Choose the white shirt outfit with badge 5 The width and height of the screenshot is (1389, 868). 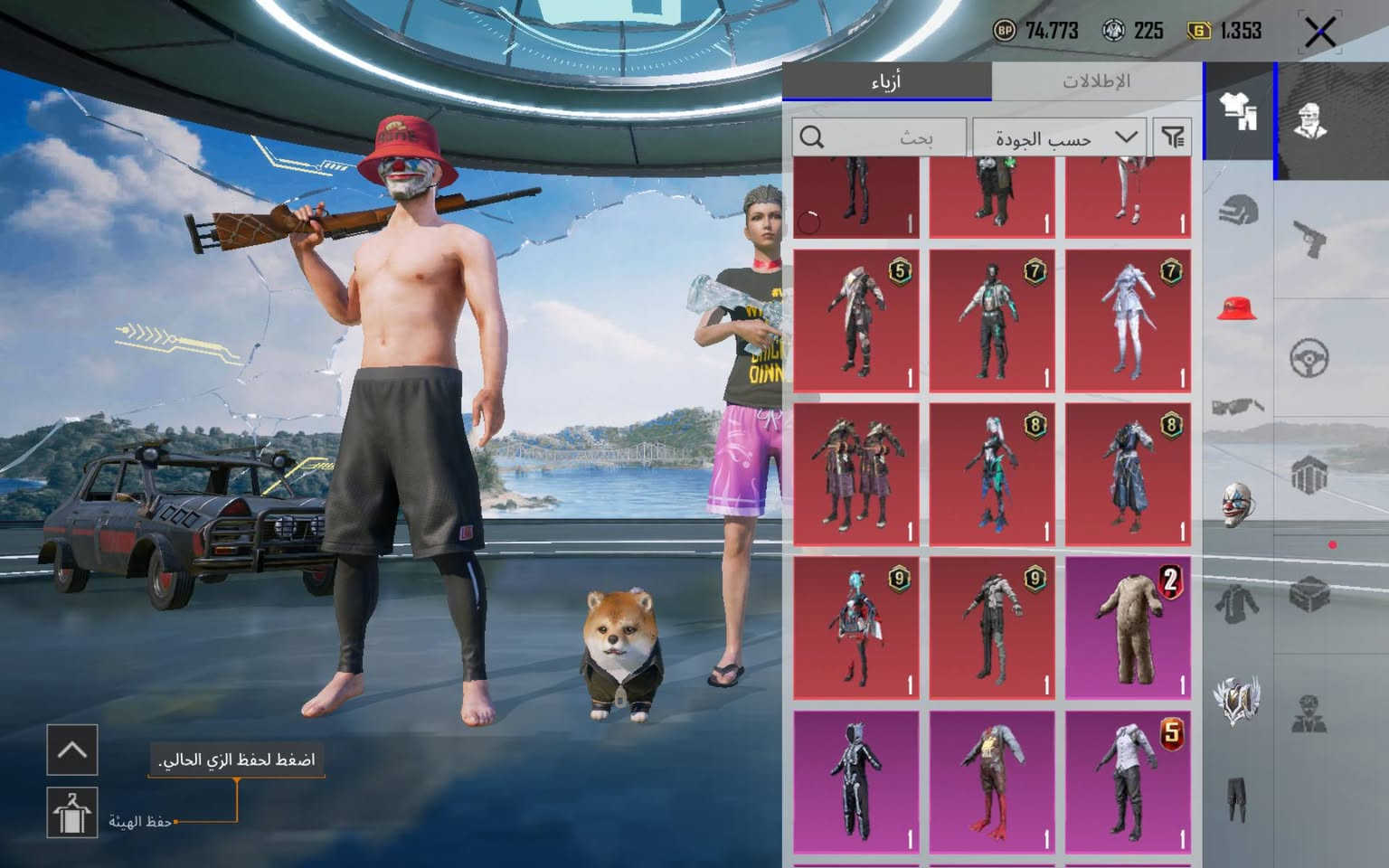click(1128, 781)
